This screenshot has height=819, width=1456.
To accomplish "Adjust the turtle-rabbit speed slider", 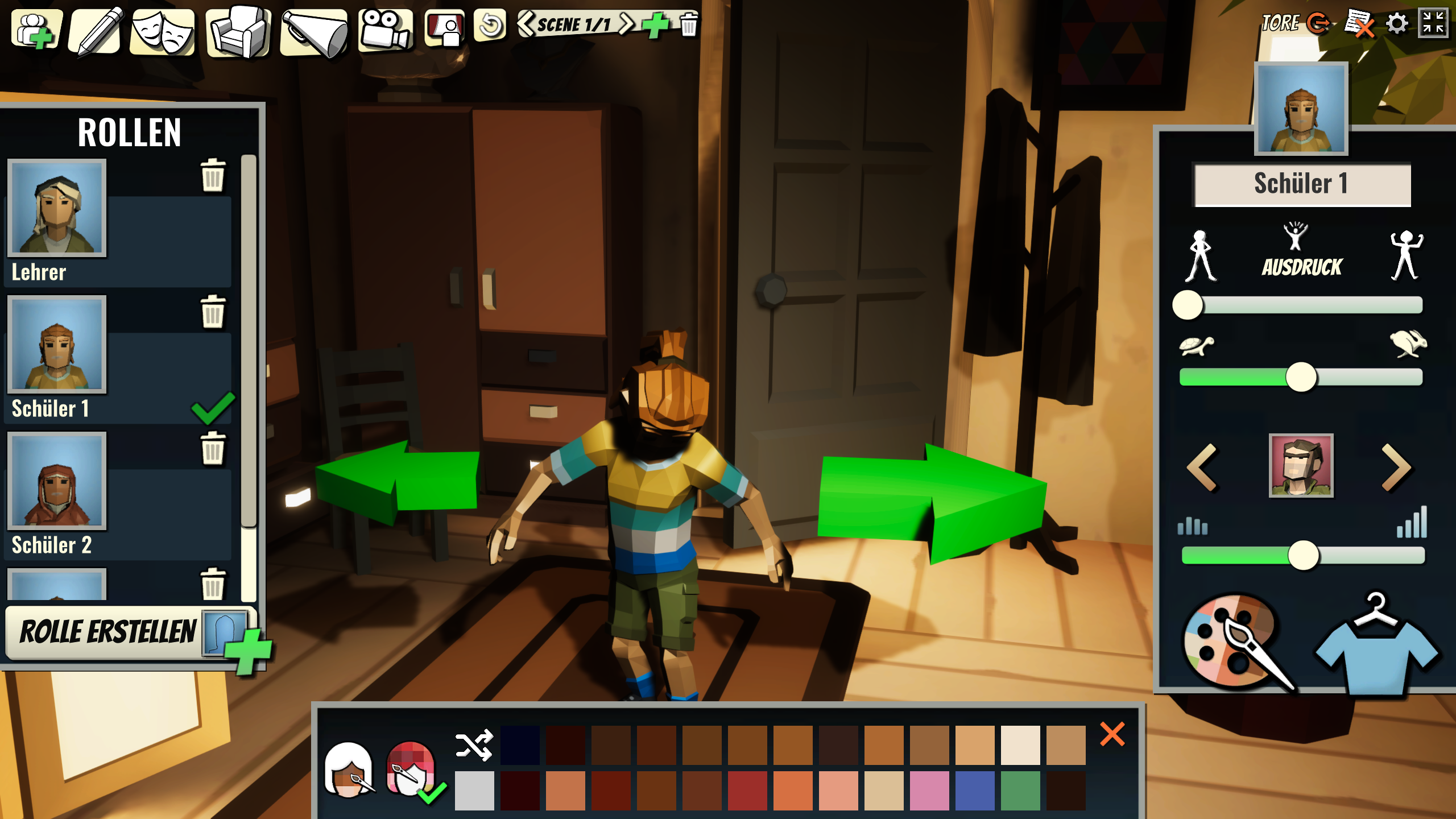I will click(x=1301, y=377).
